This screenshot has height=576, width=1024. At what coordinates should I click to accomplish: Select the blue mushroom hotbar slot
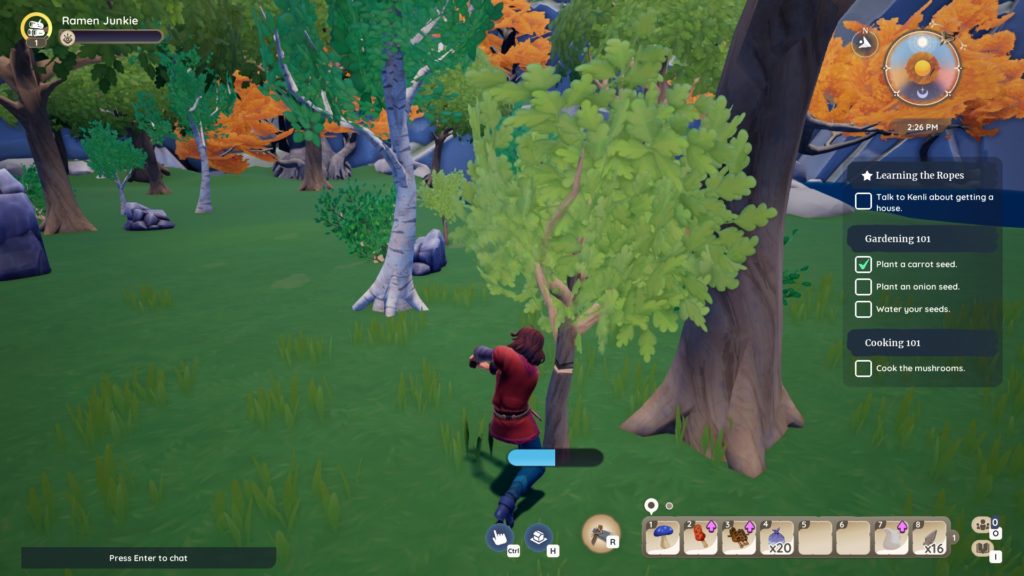tap(663, 537)
